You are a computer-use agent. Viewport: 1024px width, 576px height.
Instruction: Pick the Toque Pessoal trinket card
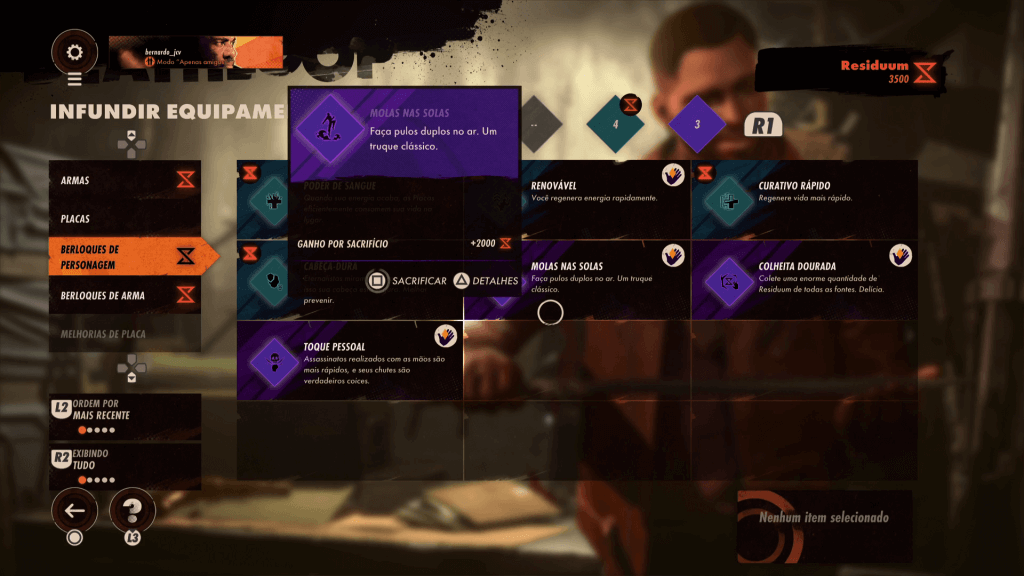(350, 360)
